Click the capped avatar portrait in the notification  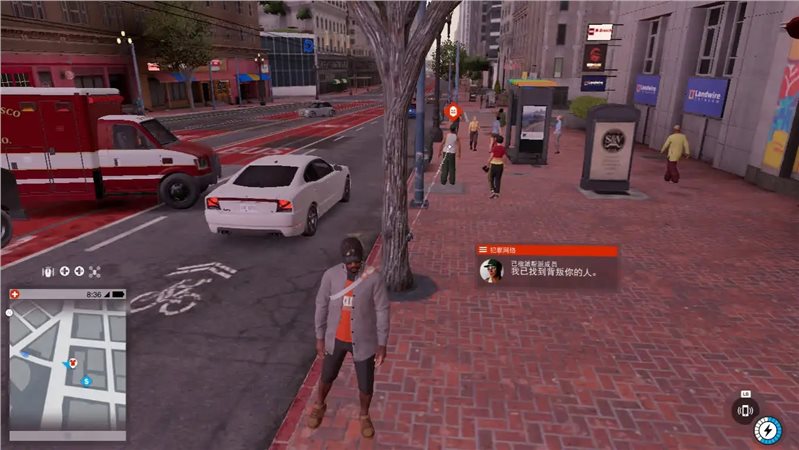tap(491, 271)
